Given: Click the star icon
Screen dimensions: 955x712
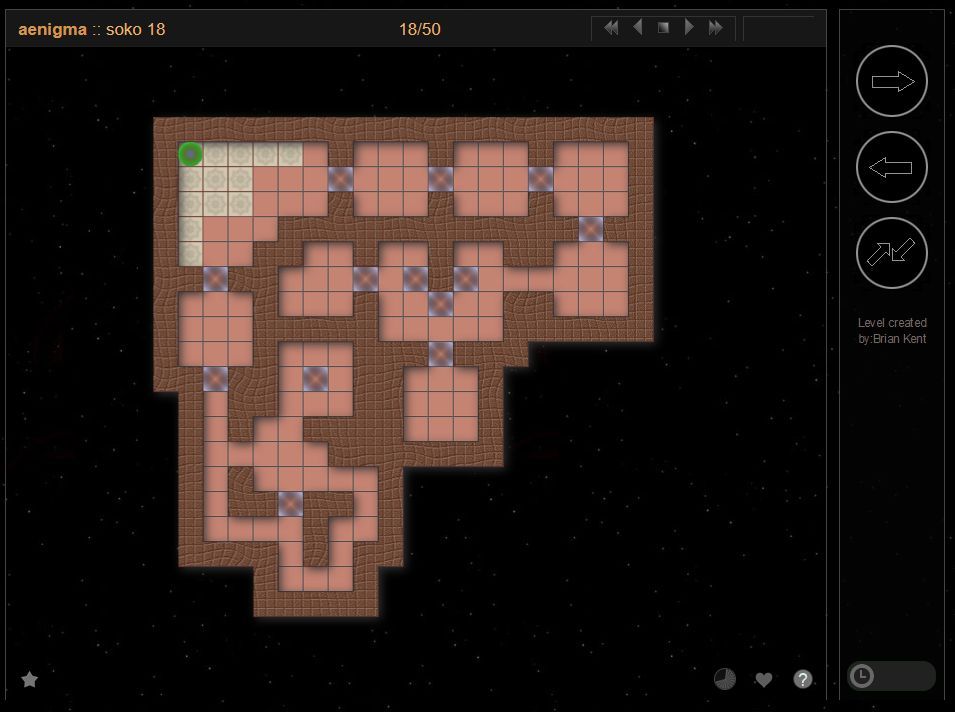Looking at the screenshot, I should point(30,680).
